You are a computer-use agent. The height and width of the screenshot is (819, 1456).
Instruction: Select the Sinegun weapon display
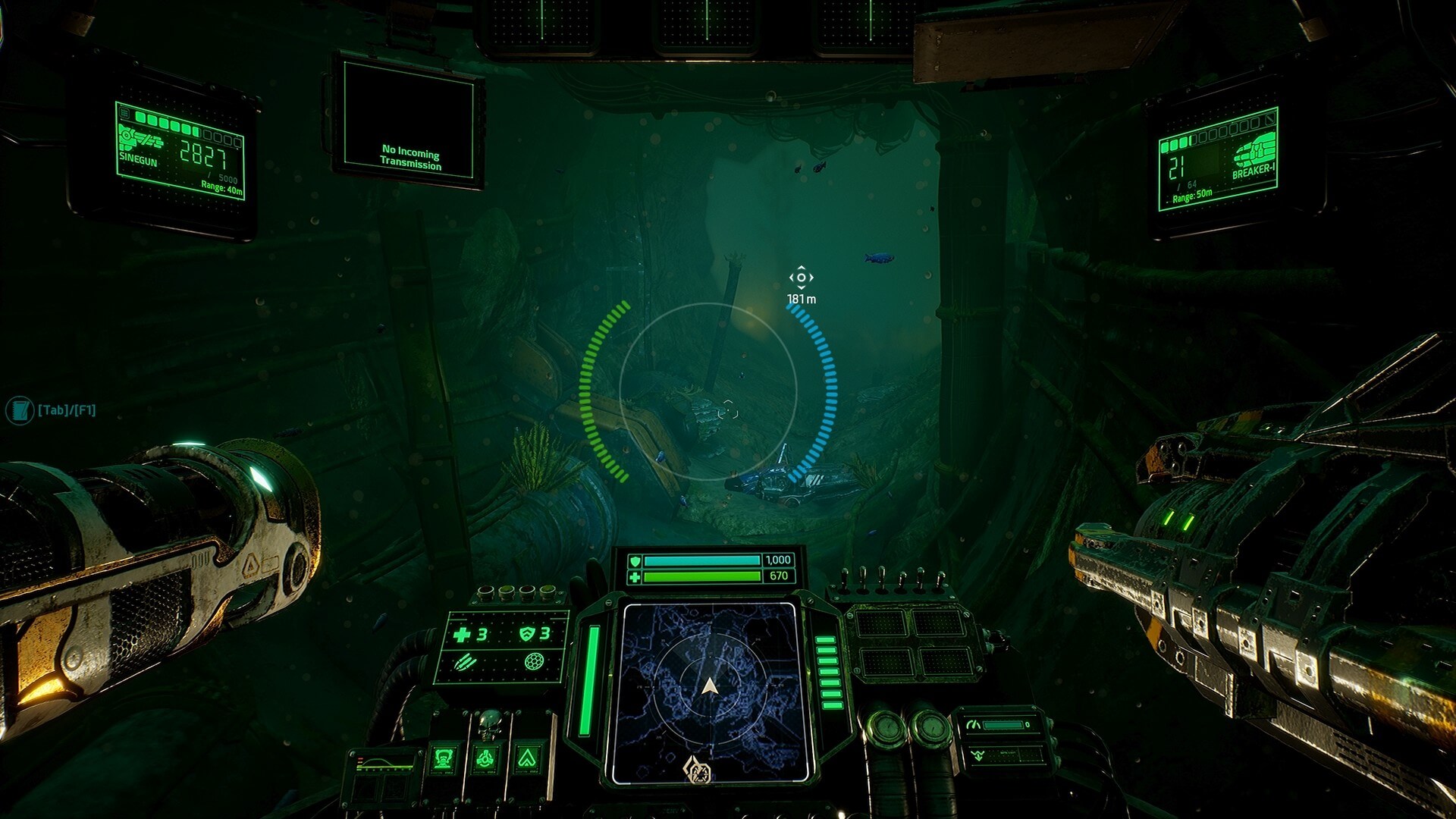pyautogui.click(x=180, y=152)
